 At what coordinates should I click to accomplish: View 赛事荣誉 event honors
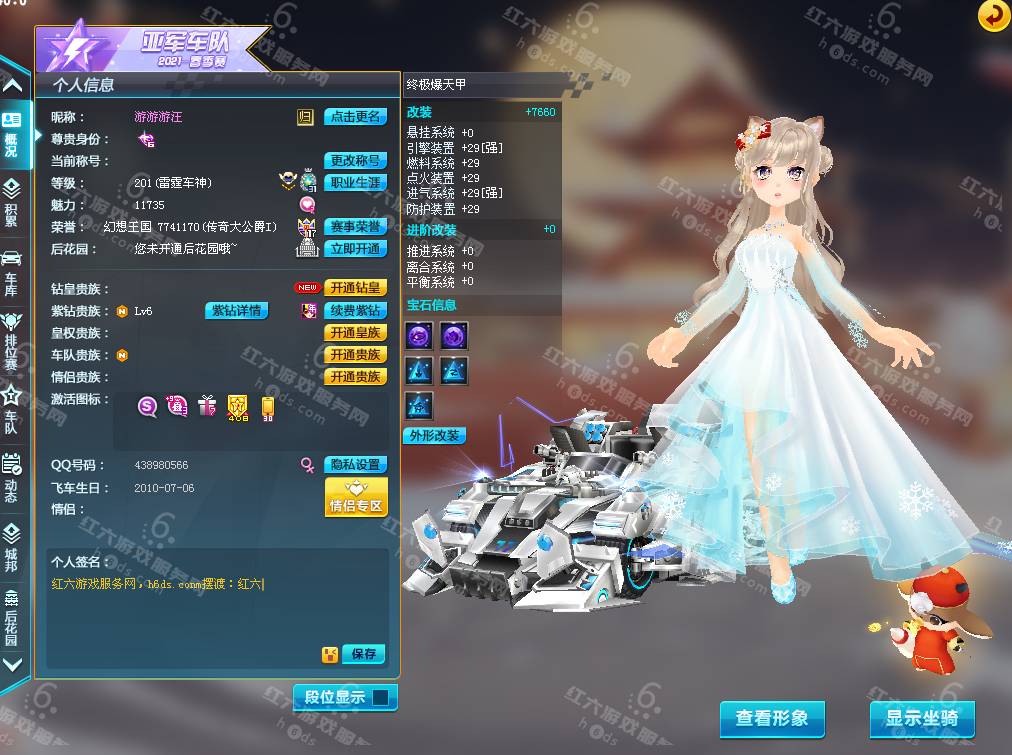[355, 227]
